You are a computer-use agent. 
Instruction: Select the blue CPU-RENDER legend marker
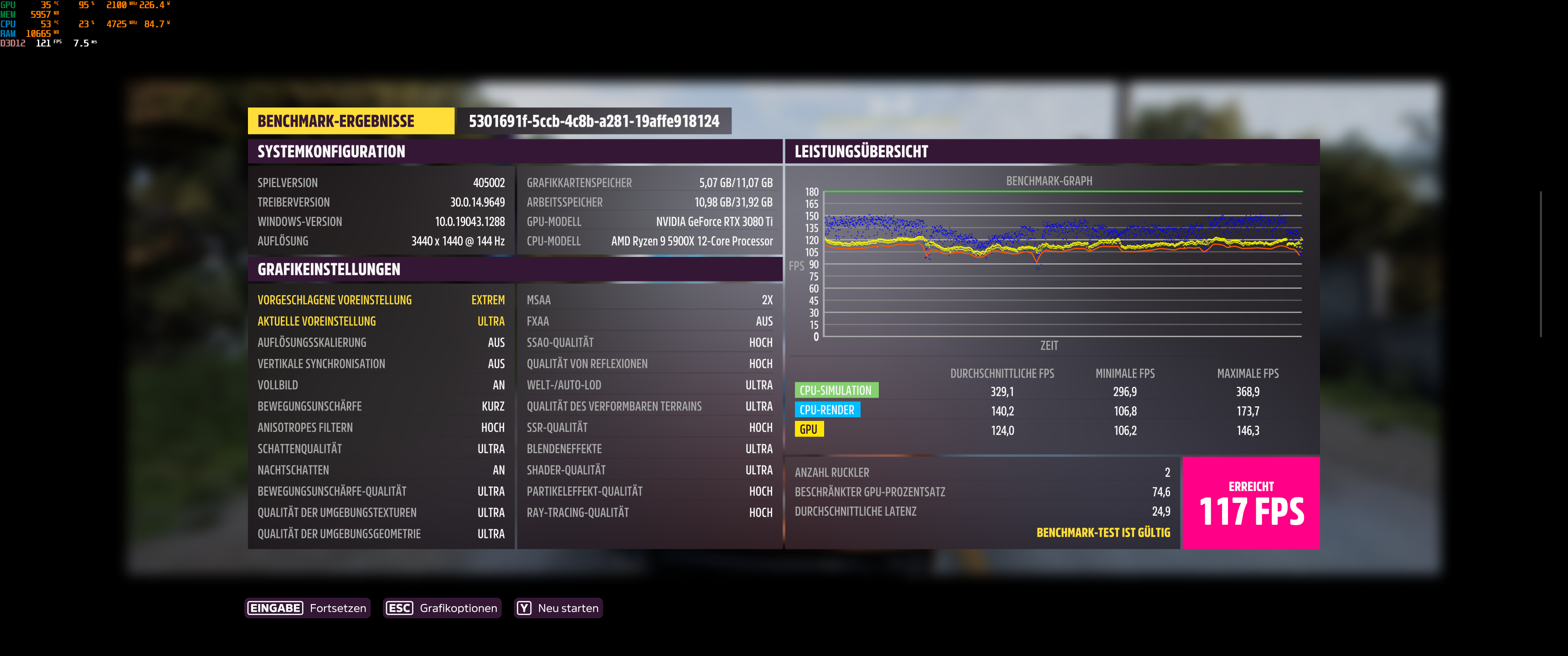pos(827,410)
